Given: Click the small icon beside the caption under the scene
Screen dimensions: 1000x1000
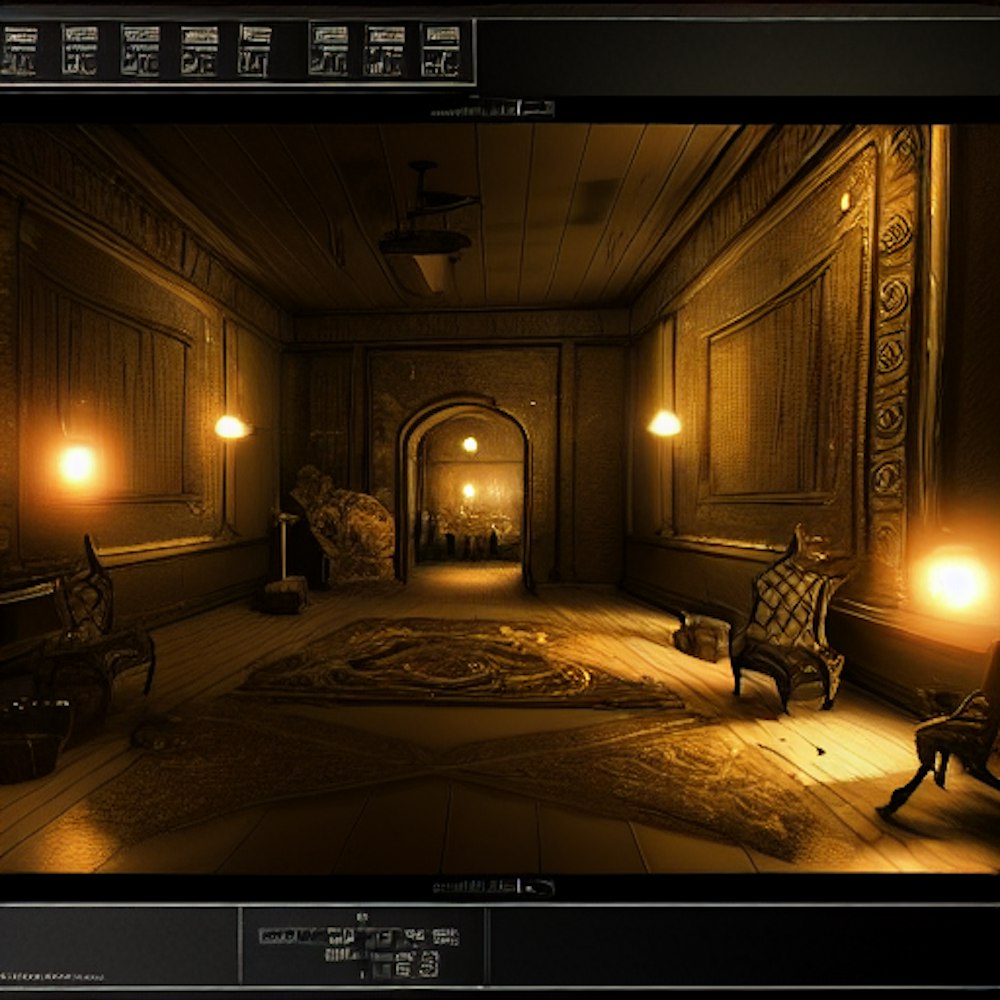Looking at the screenshot, I should pos(540,887).
